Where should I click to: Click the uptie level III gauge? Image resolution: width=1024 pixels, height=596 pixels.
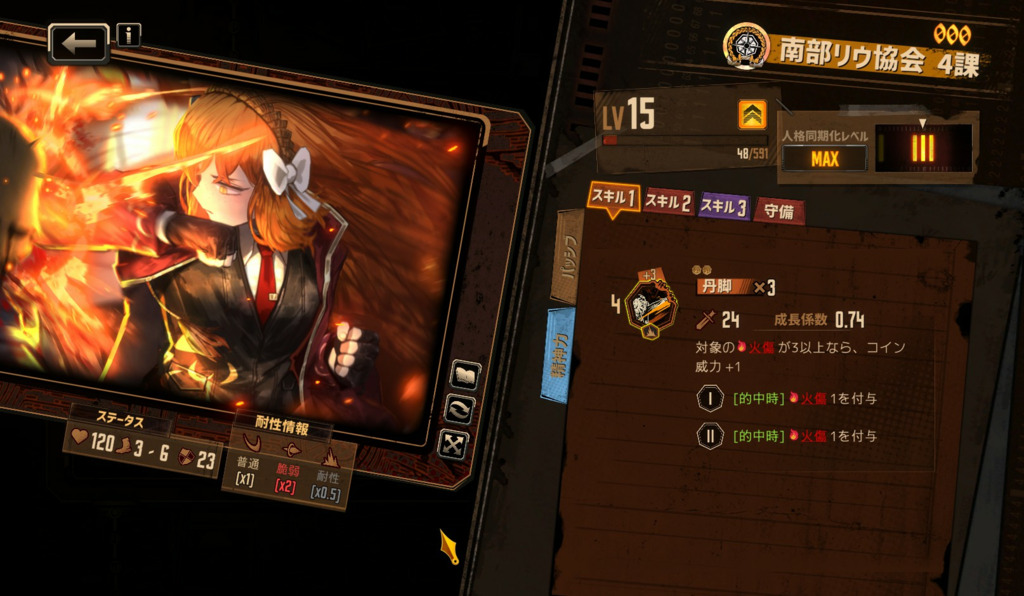coord(920,148)
